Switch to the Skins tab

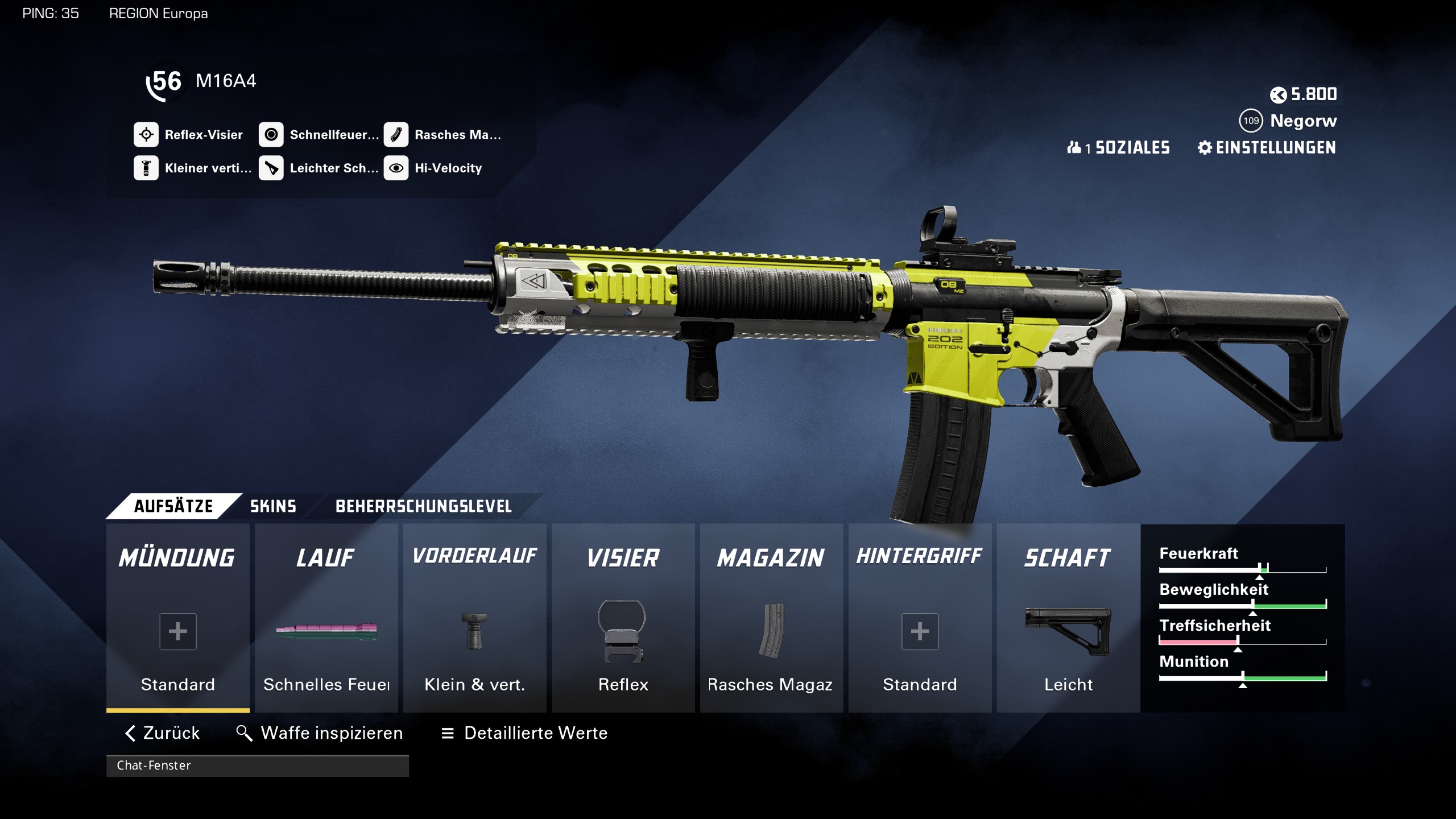click(x=272, y=506)
